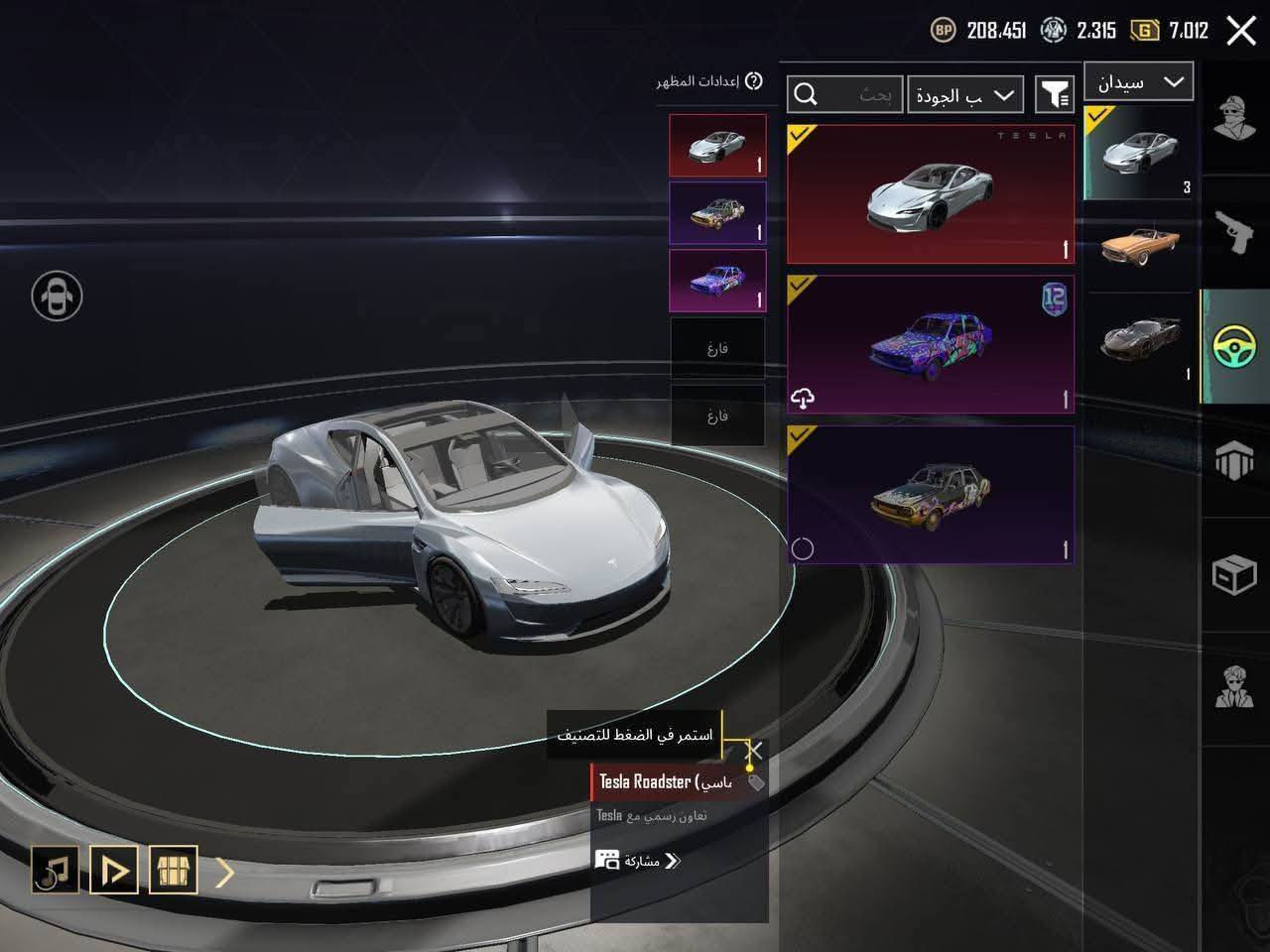Expand the bottom toolbar arrow
This screenshot has height=952, width=1270.
[225, 871]
